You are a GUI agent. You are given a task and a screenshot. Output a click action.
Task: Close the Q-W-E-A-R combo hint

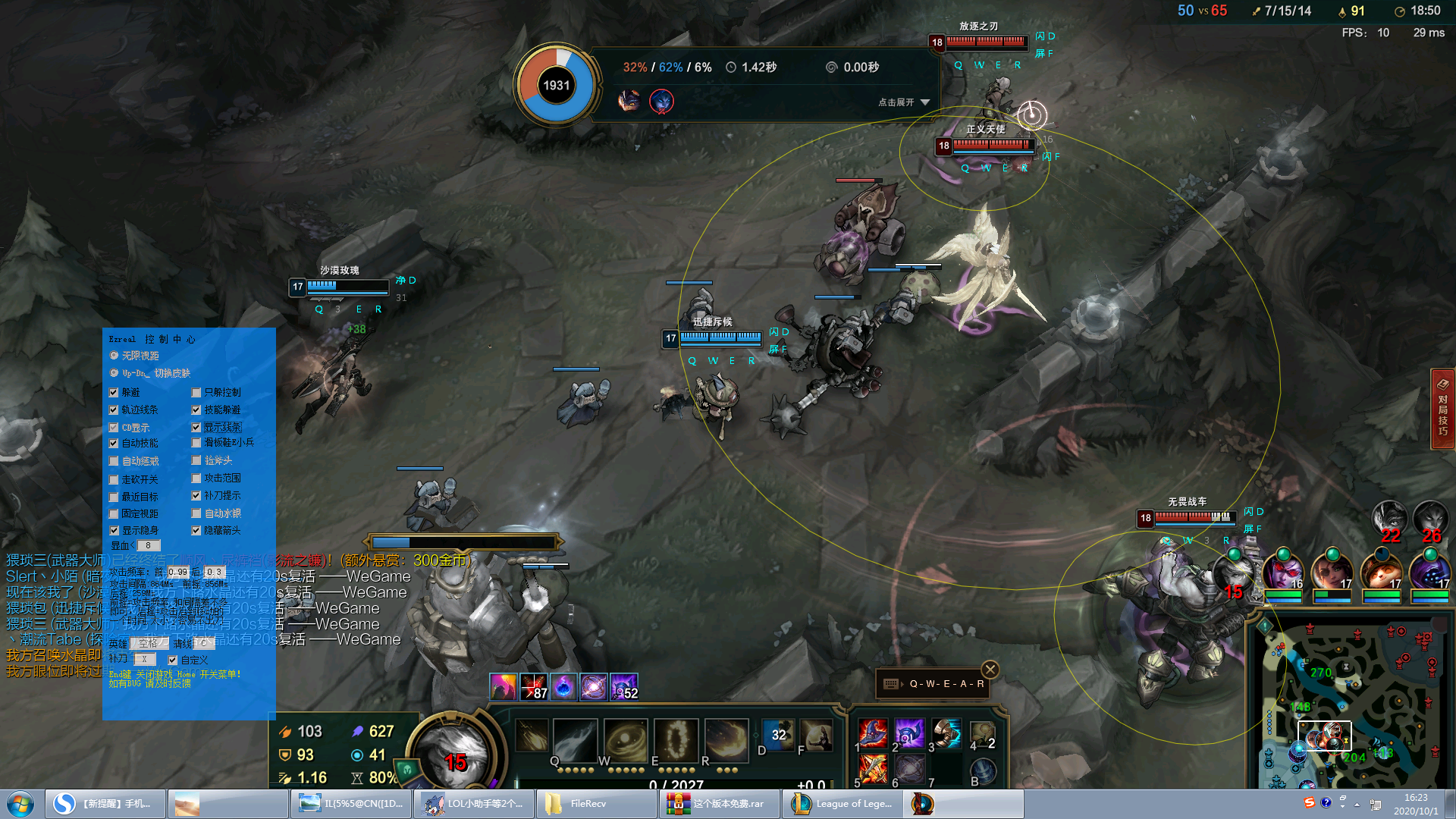pyautogui.click(x=990, y=670)
